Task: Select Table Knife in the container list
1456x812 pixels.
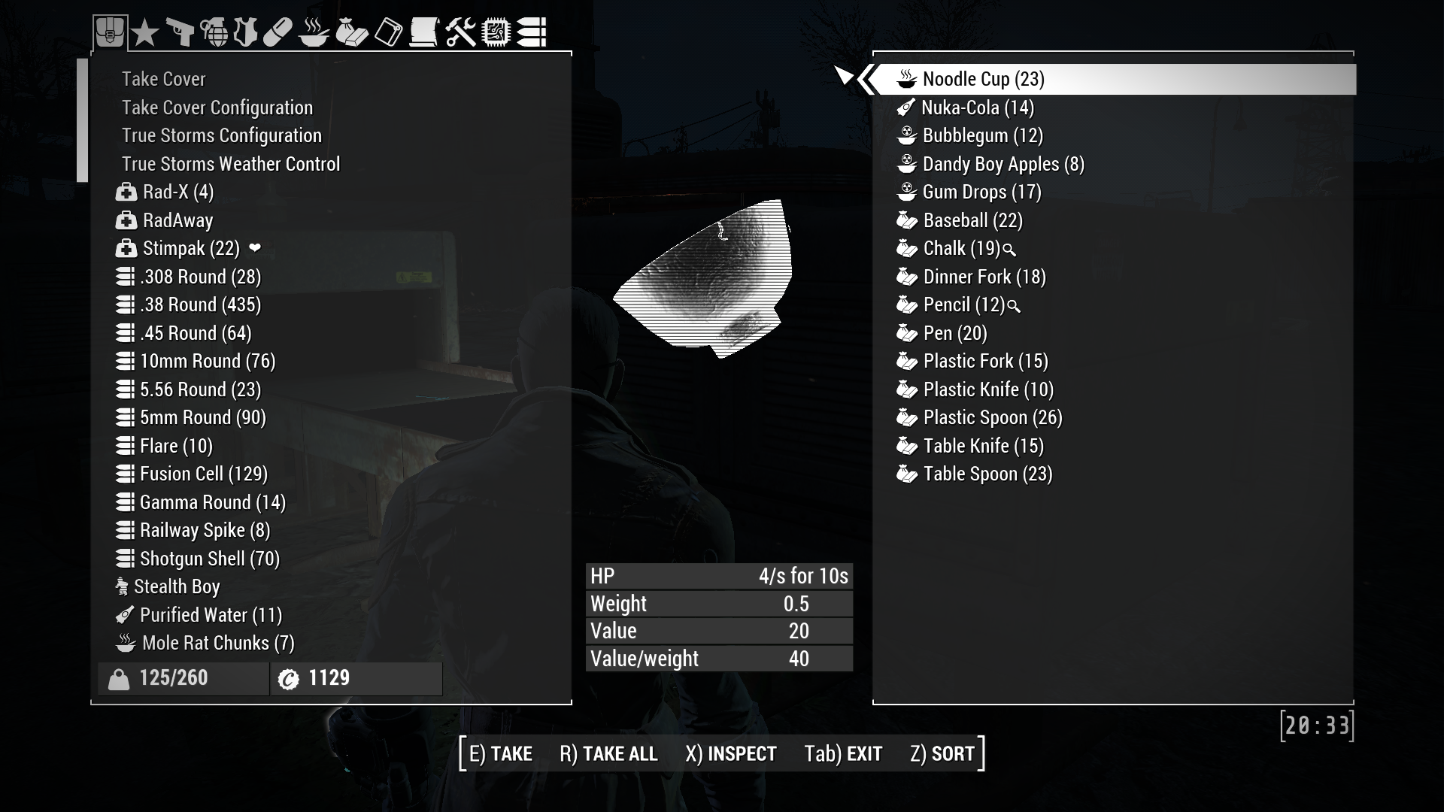Action: [983, 446]
